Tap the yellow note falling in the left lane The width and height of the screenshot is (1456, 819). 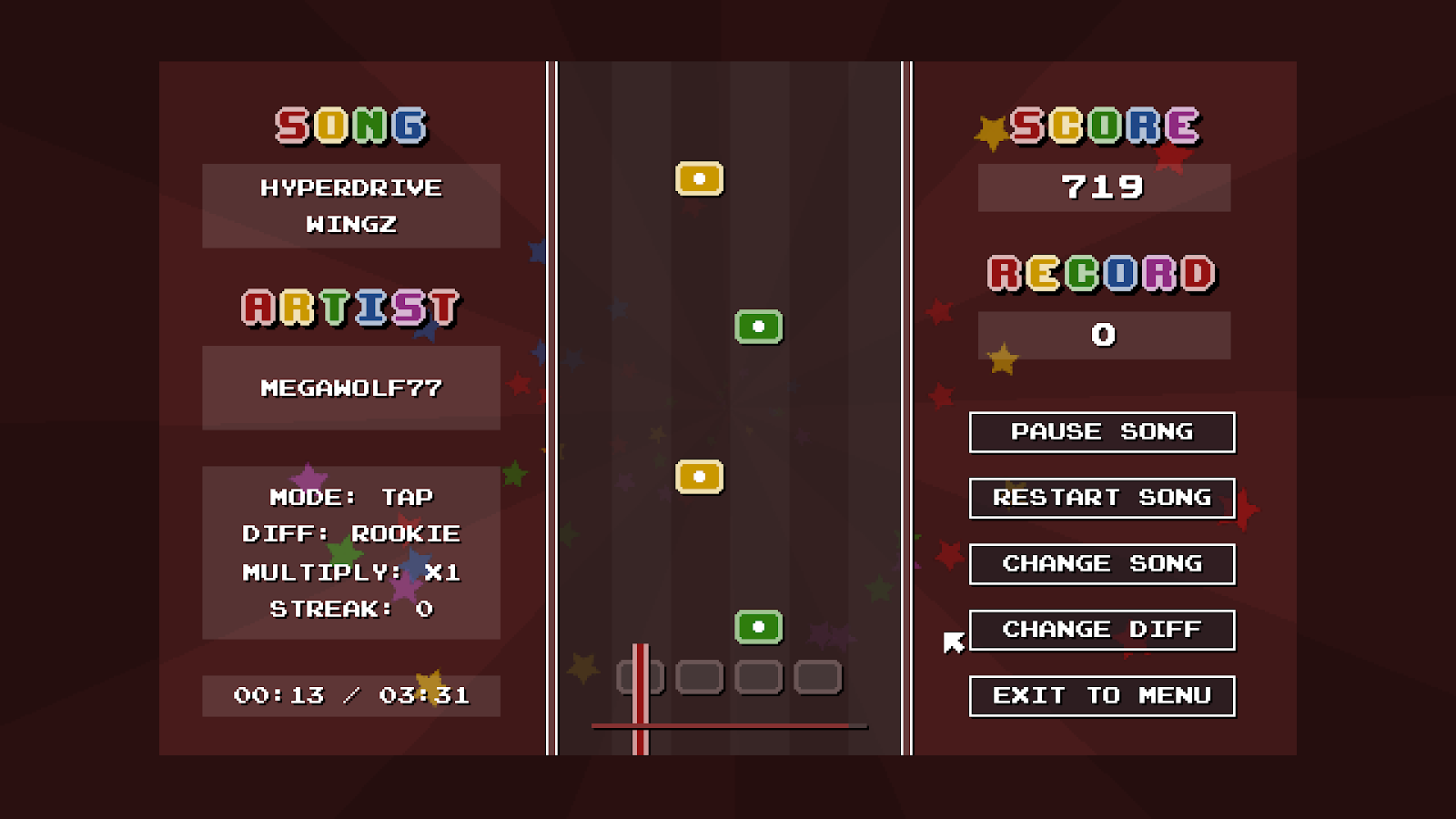pyautogui.click(x=699, y=476)
